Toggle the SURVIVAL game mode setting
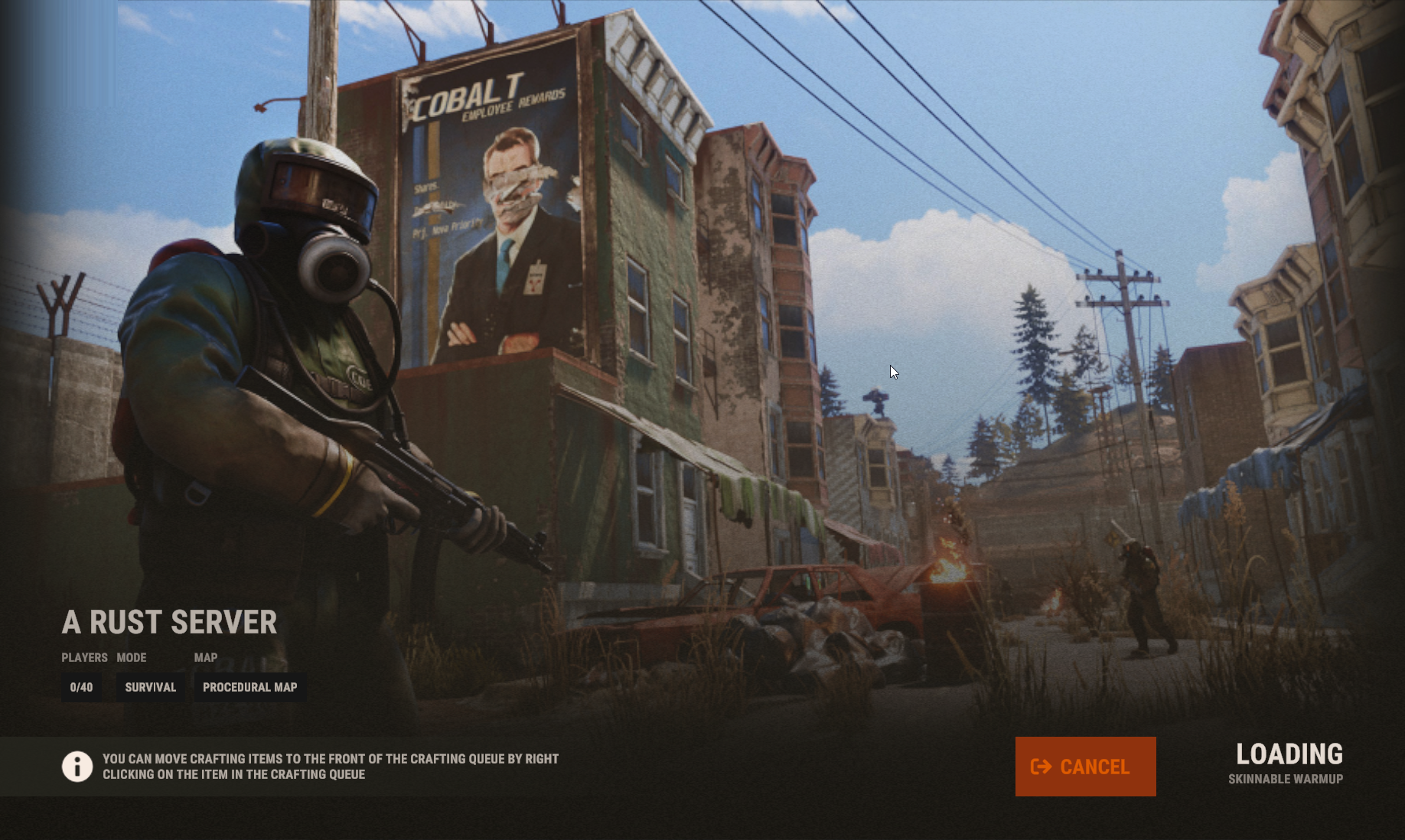The width and height of the screenshot is (1405, 840). tap(150, 687)
